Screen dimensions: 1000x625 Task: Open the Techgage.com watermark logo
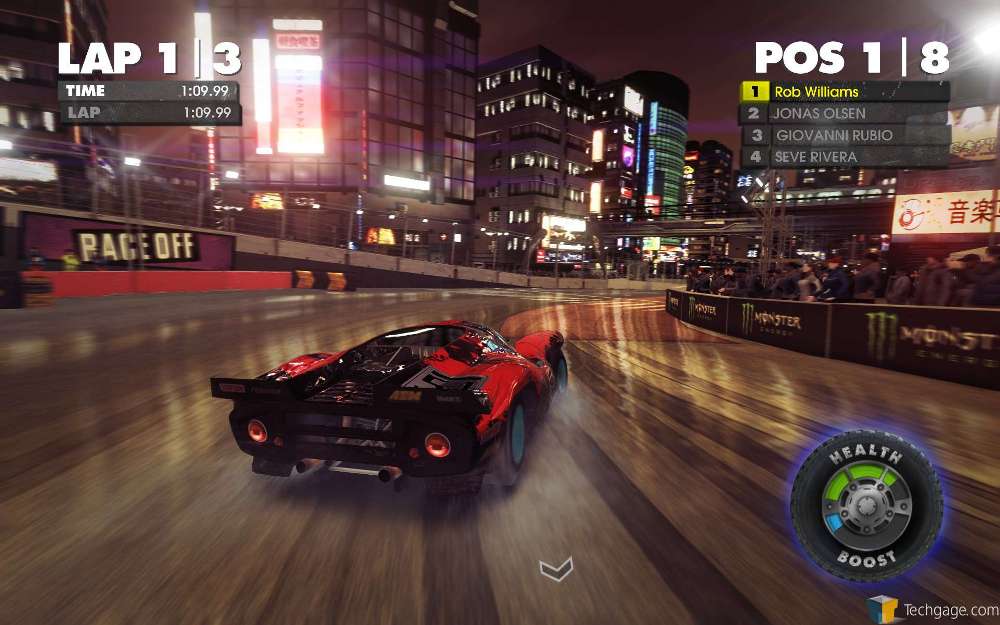pos(932,609)
